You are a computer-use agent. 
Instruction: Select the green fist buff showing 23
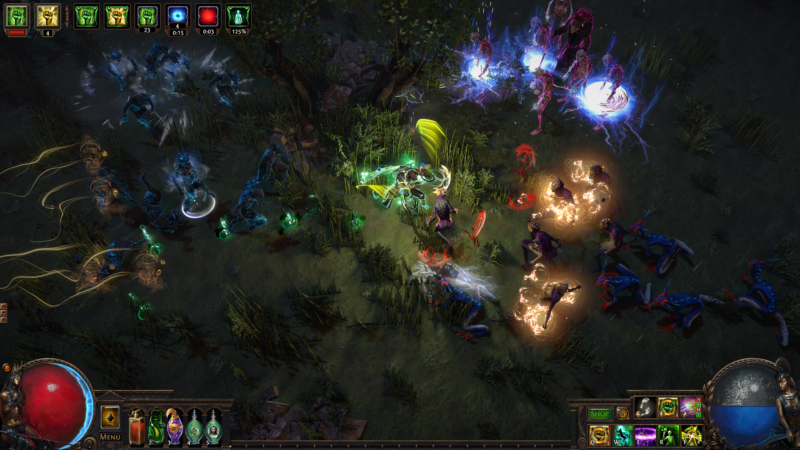tap(148, 15)
